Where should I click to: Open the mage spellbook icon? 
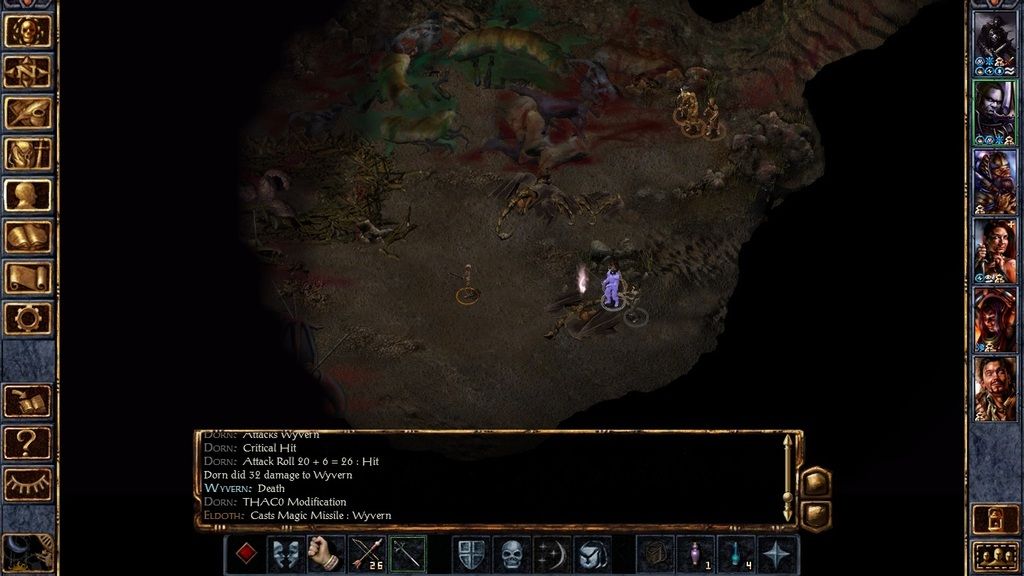[x=28, y=236]
